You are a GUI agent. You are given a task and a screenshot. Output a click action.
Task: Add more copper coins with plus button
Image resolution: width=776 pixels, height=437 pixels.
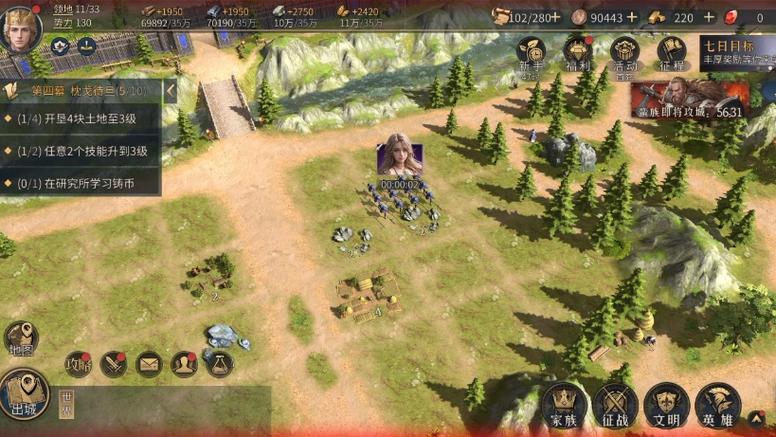[631, 17]
